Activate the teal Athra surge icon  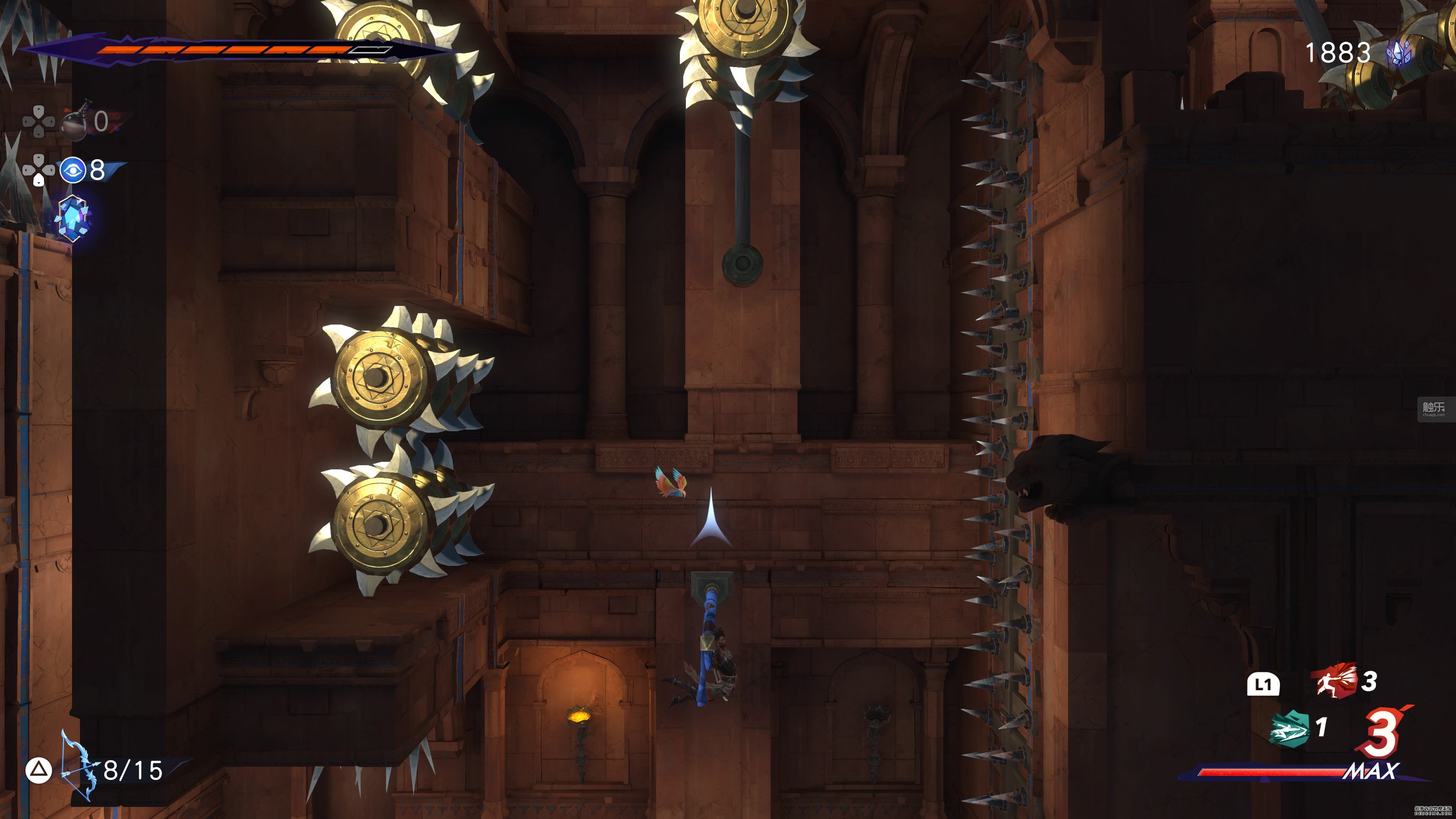(1289, 728)
